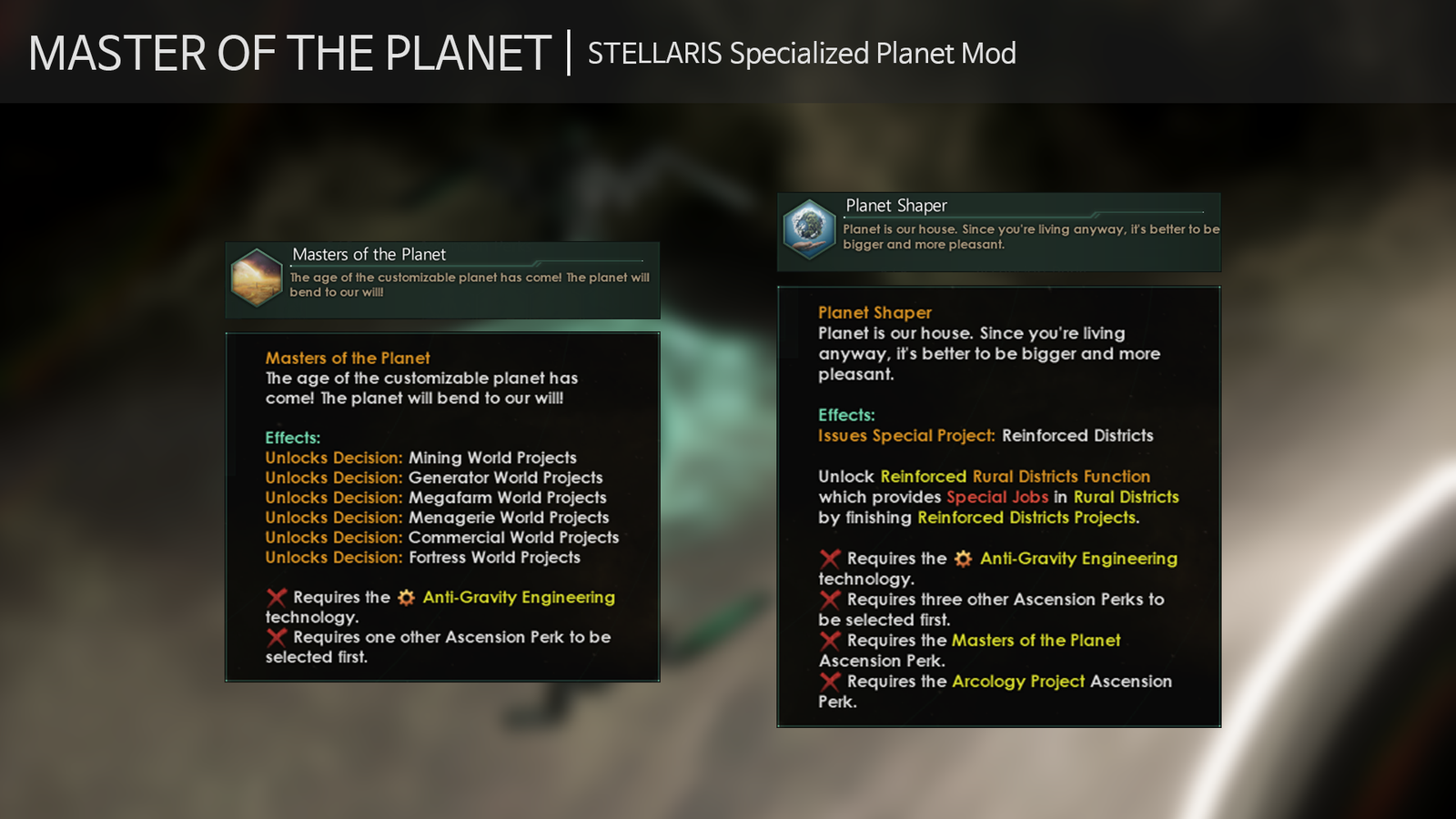1456x819 pixels.
Task: Click the Commercial World Projects entry
Action: [x=514, y=538]
